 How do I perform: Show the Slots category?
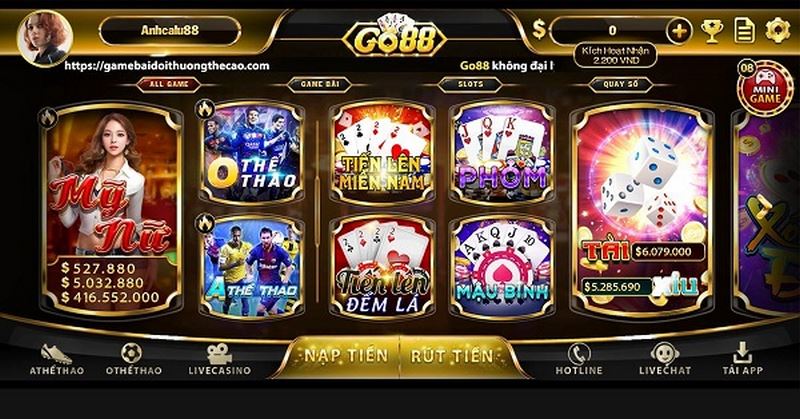(x=461, y=86)
